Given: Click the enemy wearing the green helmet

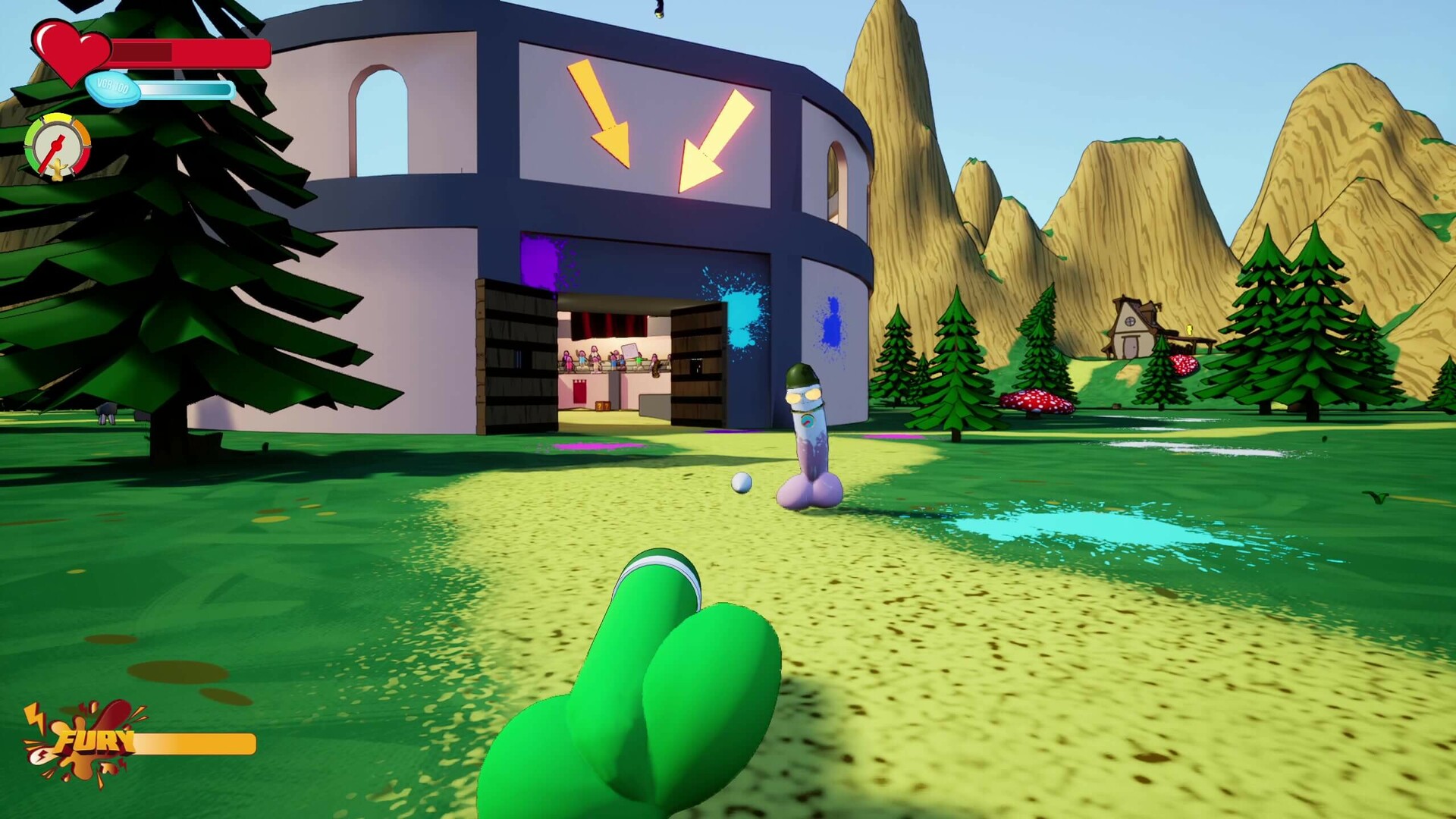Looking at the screenshot, I should tap(805, 421).
